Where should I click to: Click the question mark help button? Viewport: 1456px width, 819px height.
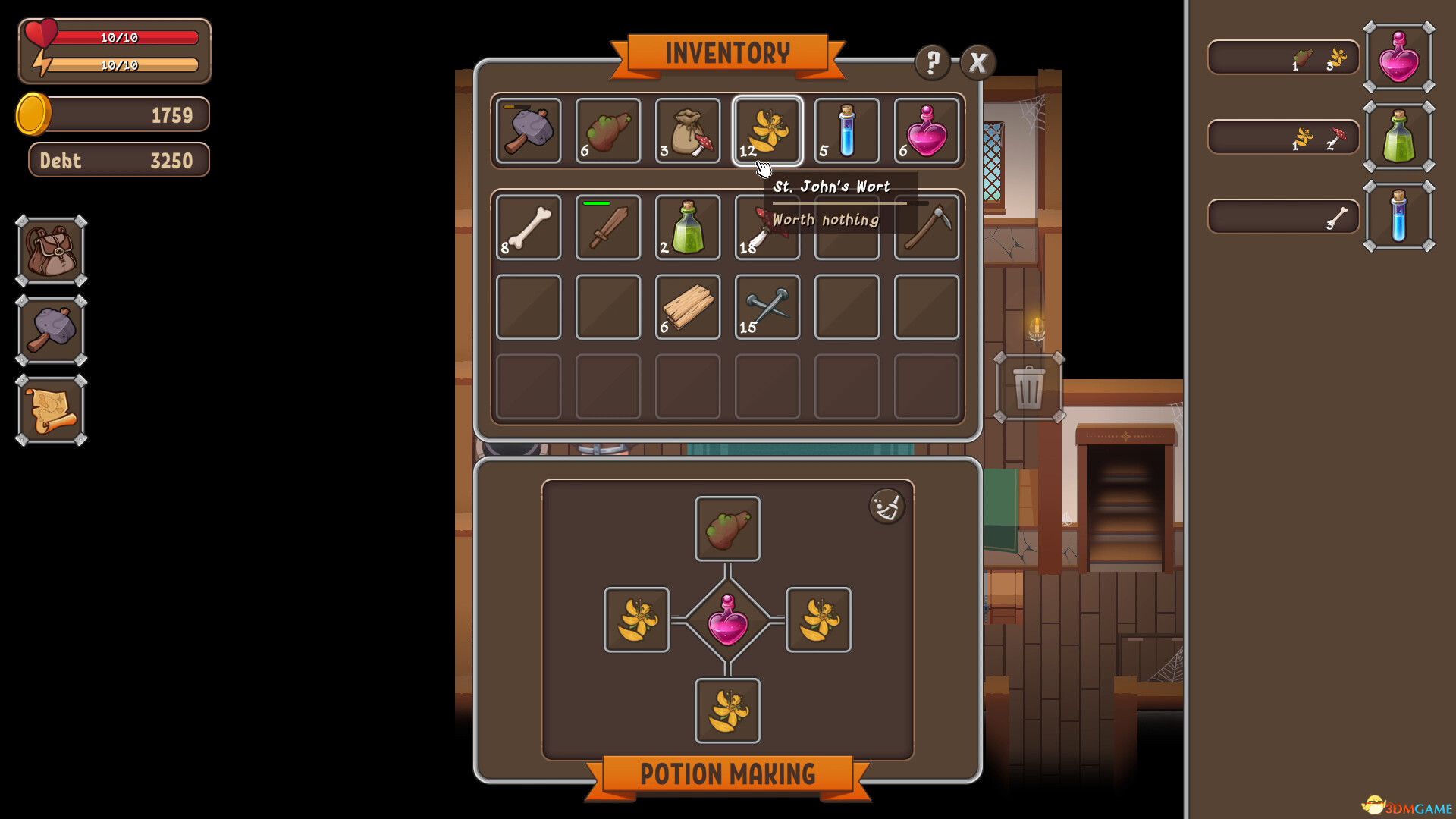[931, 64]
